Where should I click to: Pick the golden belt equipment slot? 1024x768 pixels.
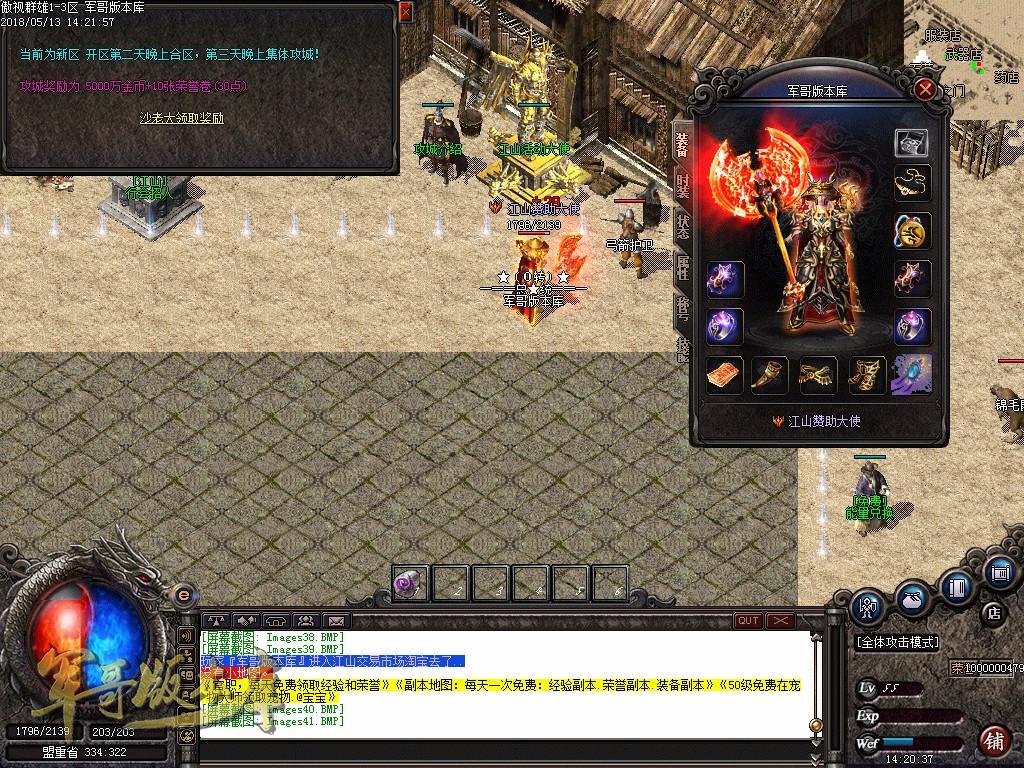[819, 375]
